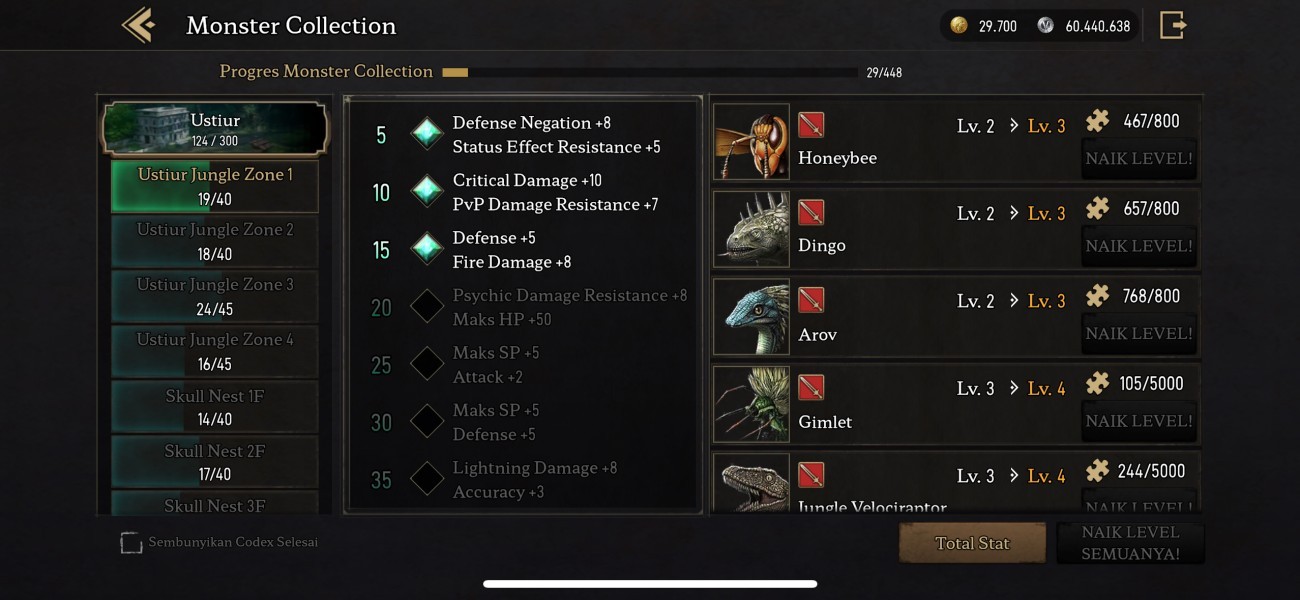Show Skull Nest 2F monsters

215,461
